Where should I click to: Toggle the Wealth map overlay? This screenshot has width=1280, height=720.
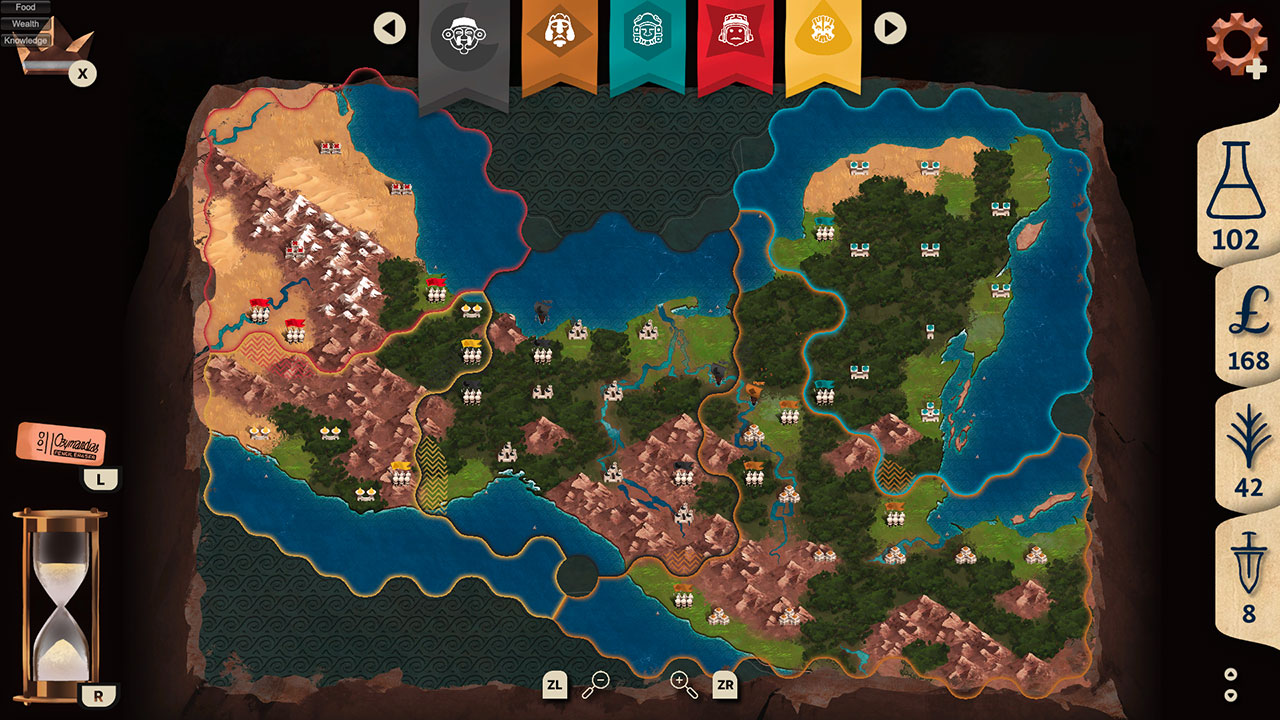coord(27,22)
